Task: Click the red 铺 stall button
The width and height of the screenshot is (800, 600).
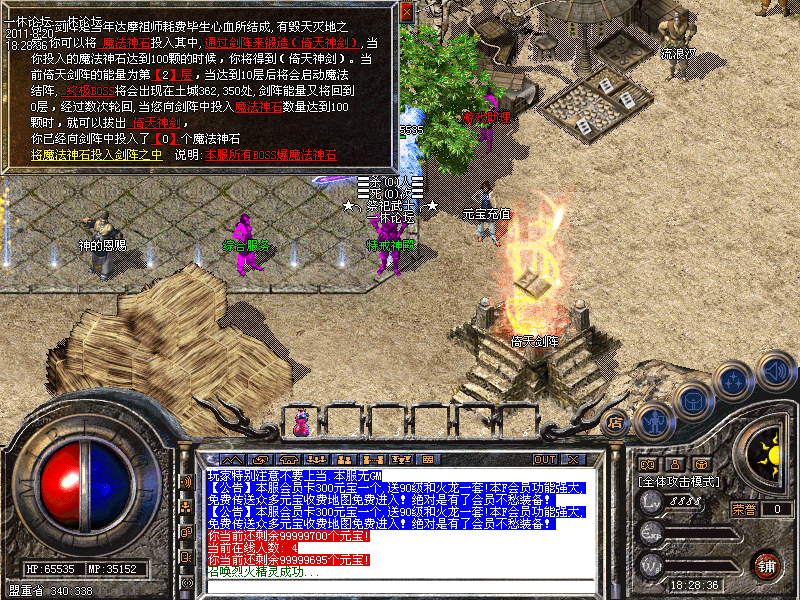Action: pos(766,563)
